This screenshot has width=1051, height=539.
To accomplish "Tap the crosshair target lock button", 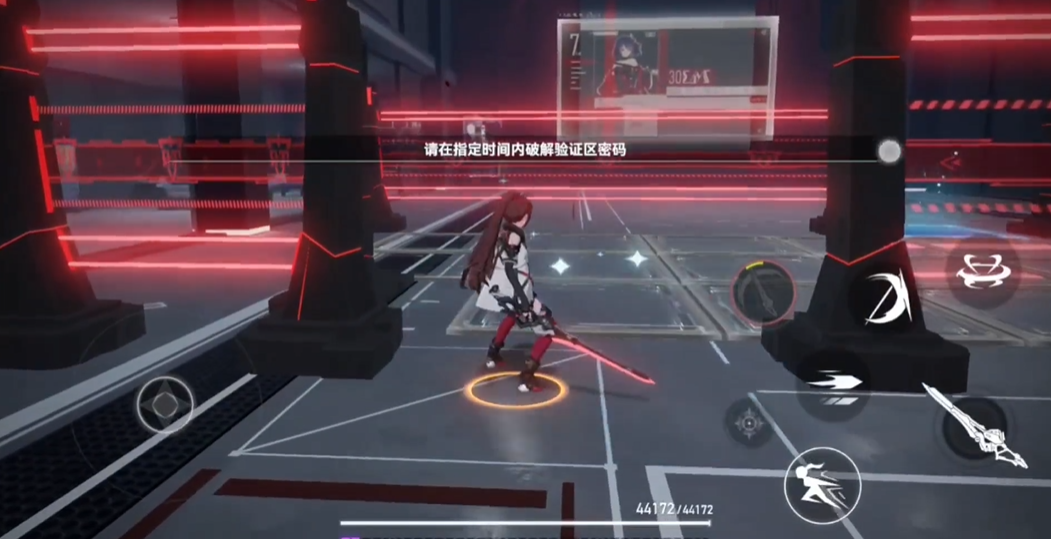I will (x=749, y=423).
